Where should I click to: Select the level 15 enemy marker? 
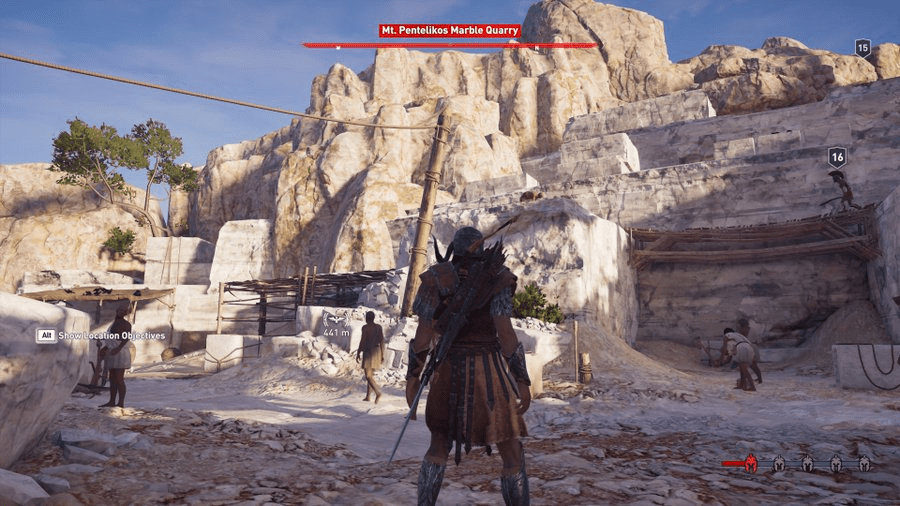[862, 47]
